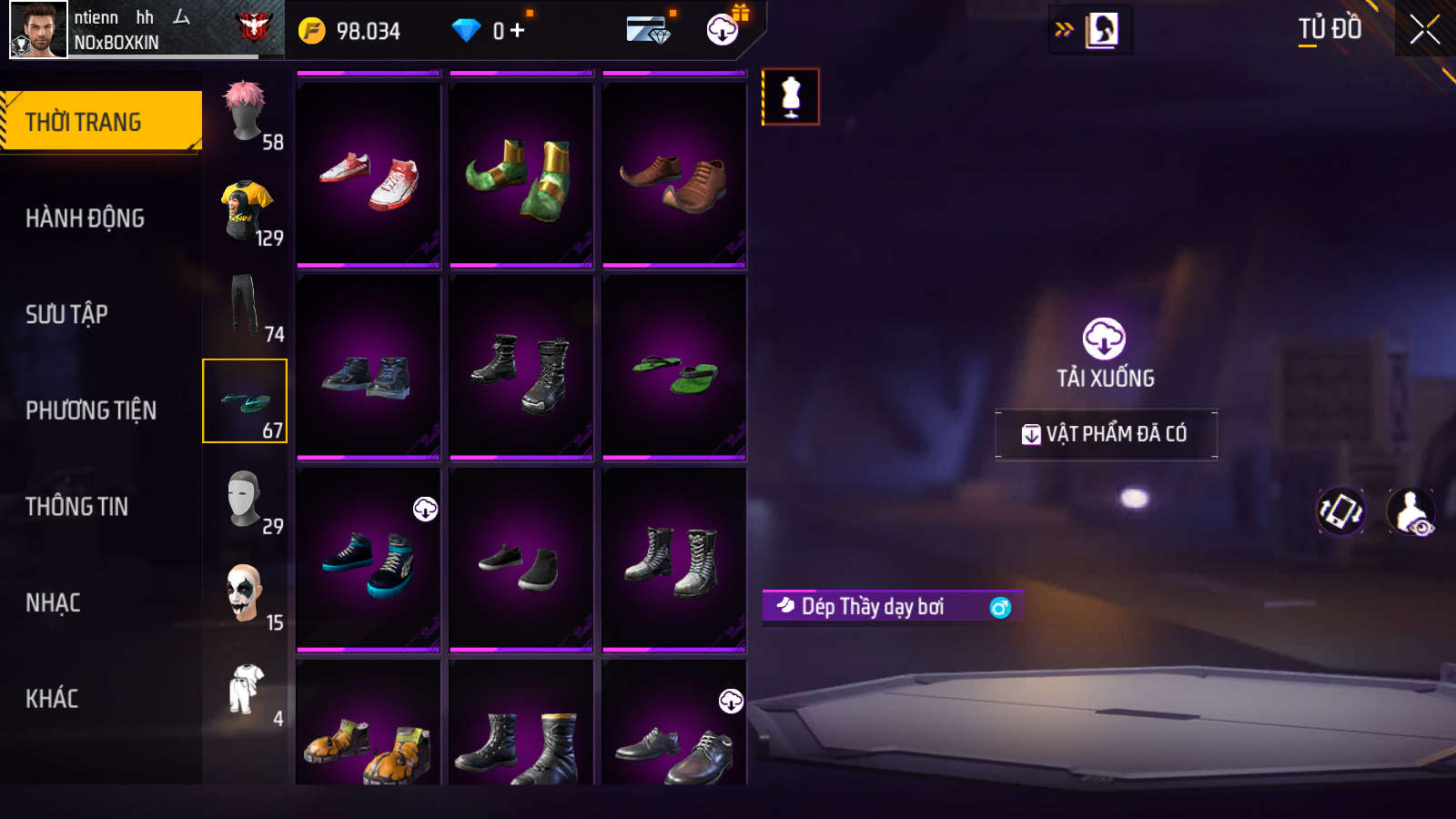Select the yellow t-shirt tops category

click(246, 209)
